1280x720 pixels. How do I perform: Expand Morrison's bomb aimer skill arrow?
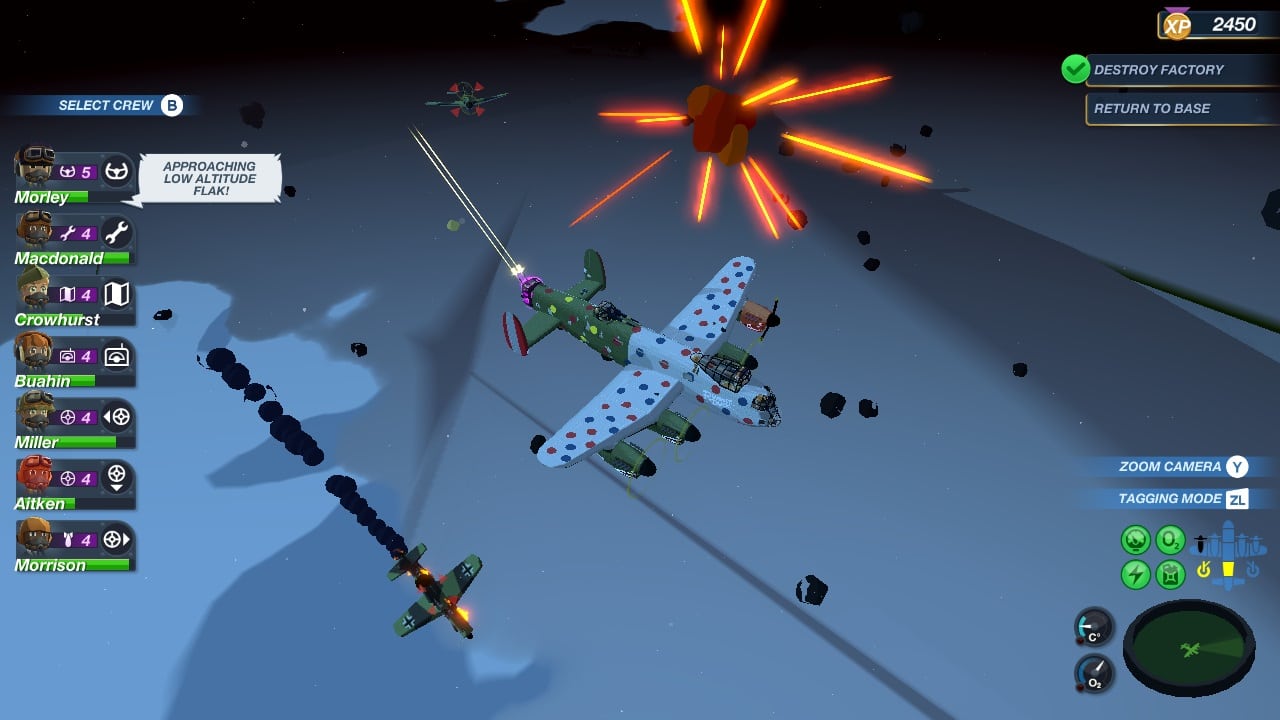[126, 539]
